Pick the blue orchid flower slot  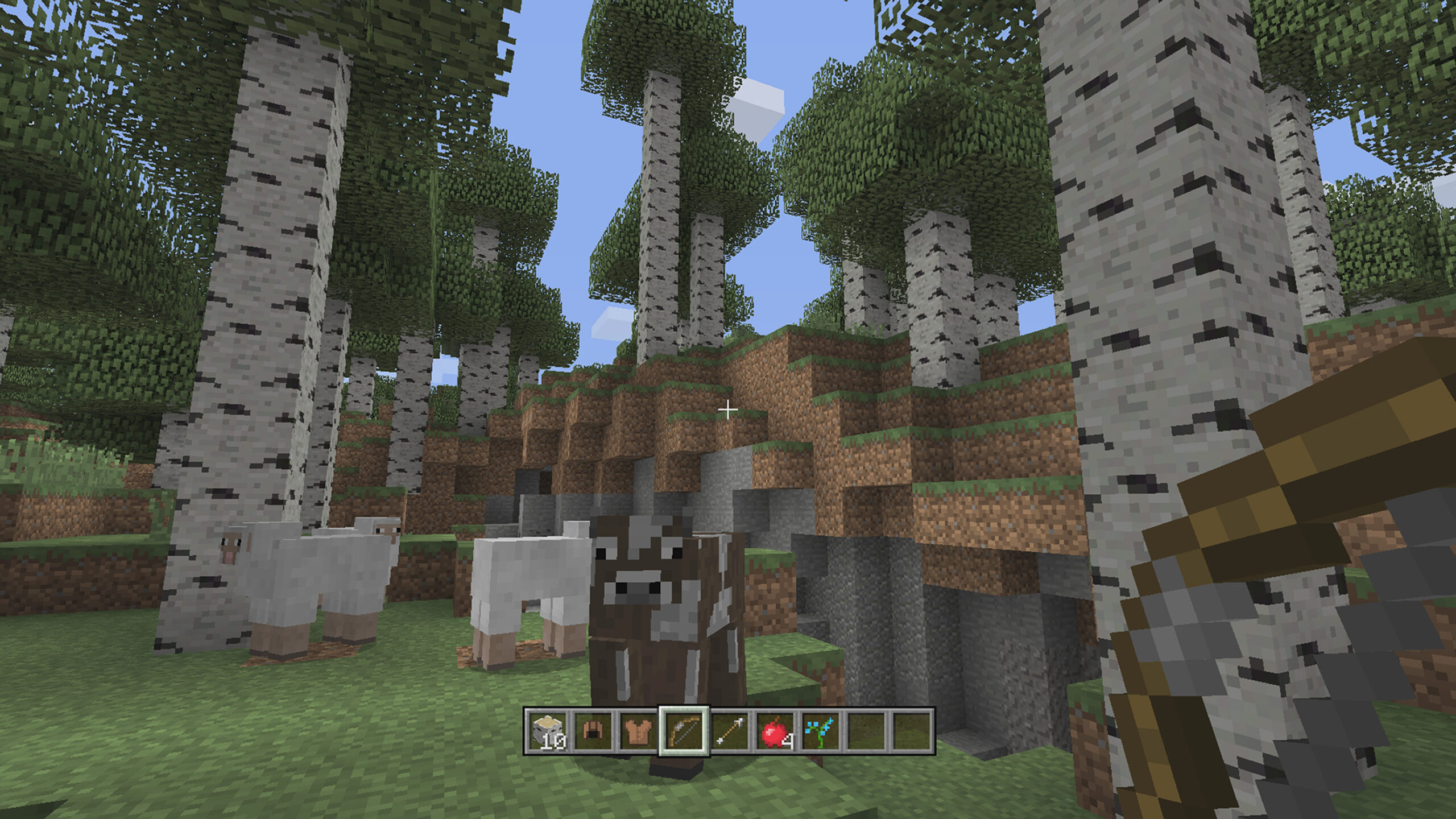(820, 731)
